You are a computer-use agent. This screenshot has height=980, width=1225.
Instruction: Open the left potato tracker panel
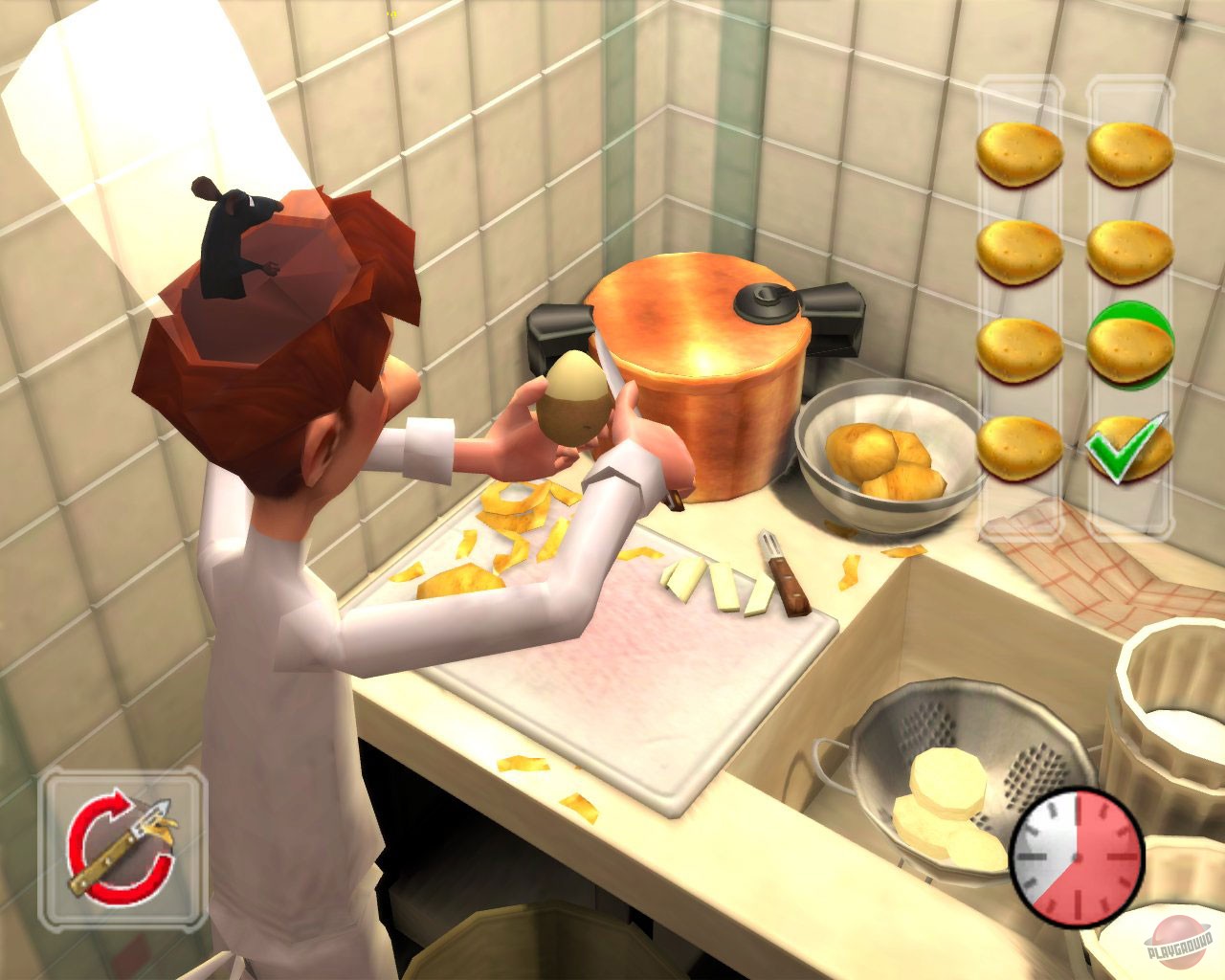click(1022, 306)
